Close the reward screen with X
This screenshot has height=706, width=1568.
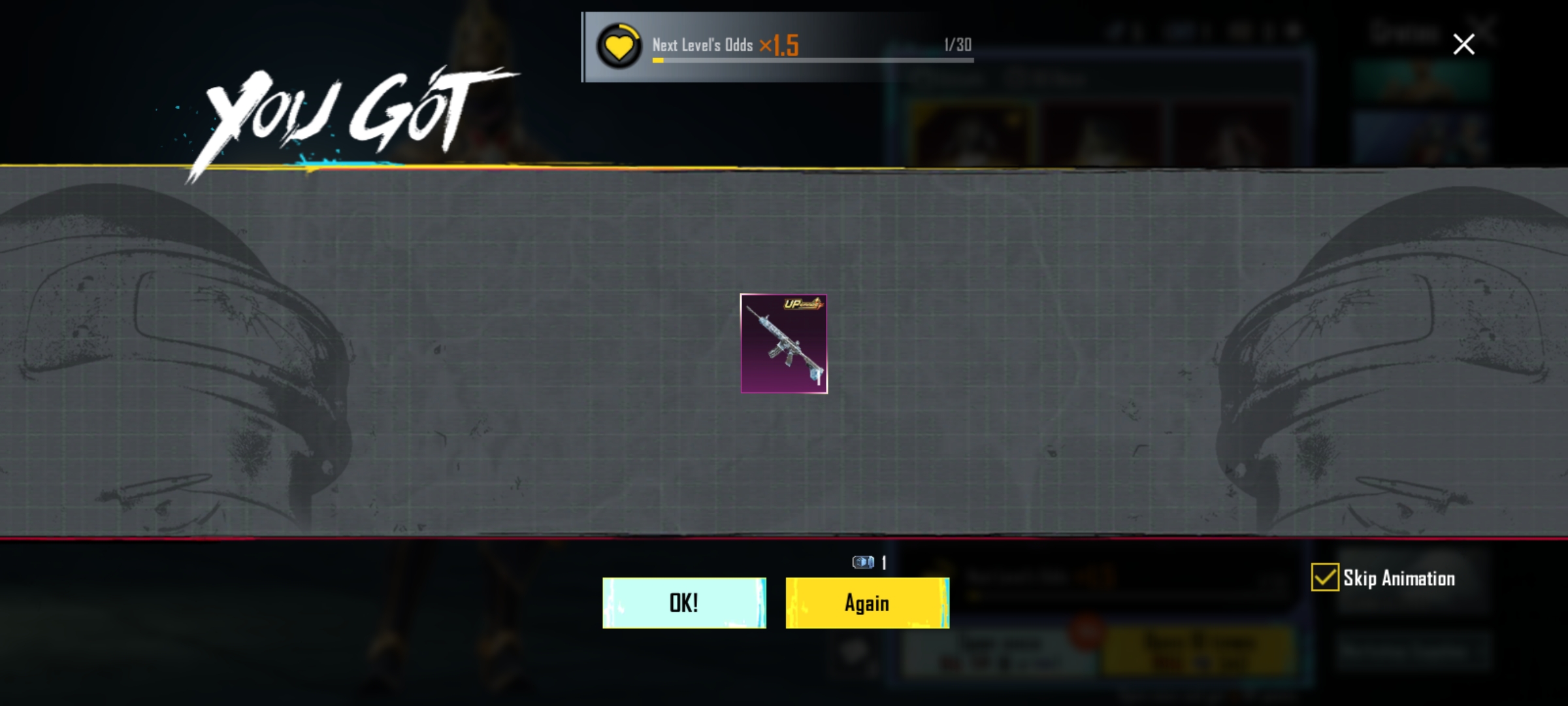point(1463,44)
